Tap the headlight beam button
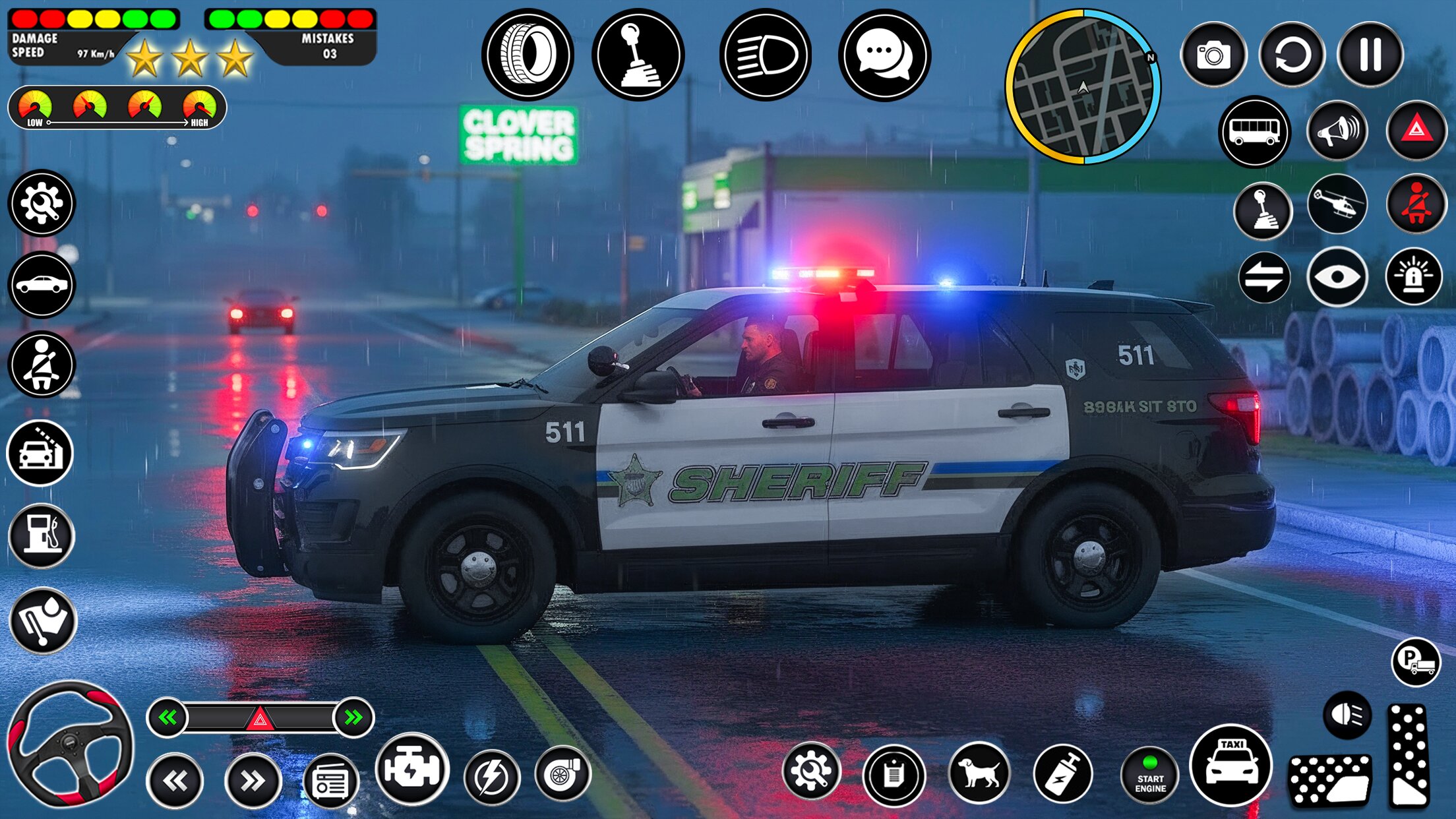Screen dimensions: 1456x819 pyautogui.click(x=766, y=54)
